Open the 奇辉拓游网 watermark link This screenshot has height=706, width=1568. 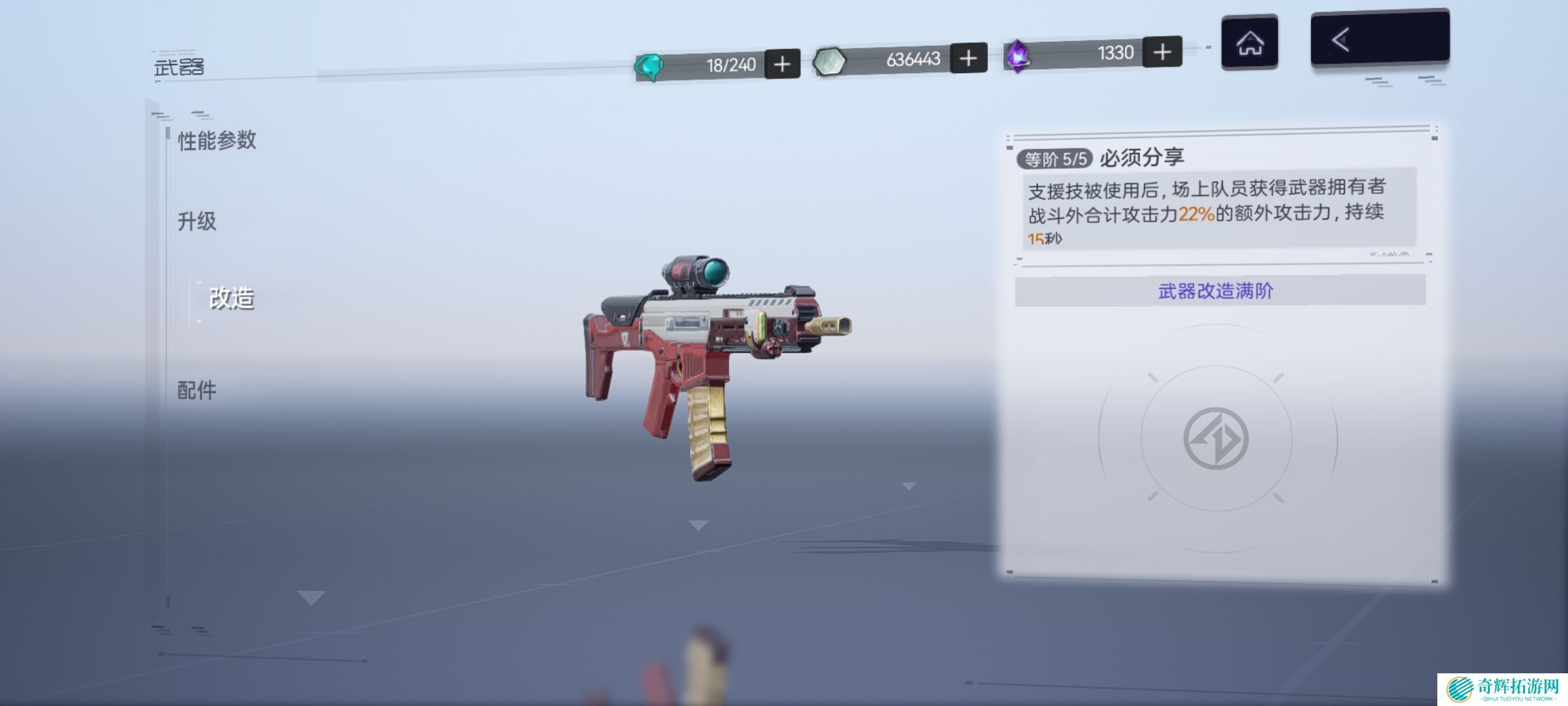pyautogui.click(x=1503, y=689)
